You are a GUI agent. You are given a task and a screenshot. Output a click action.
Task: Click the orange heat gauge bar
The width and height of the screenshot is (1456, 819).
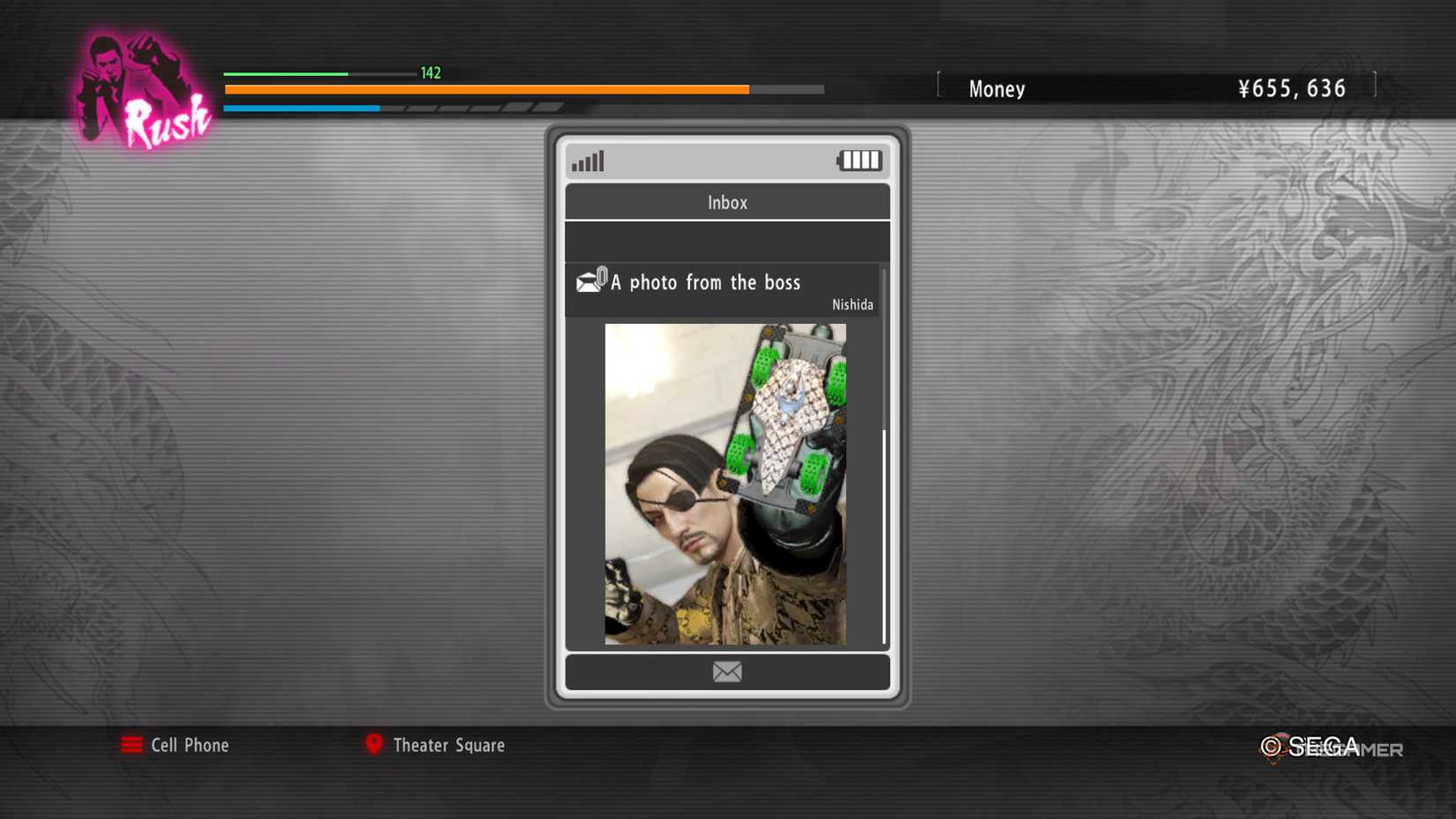(485, 89)
